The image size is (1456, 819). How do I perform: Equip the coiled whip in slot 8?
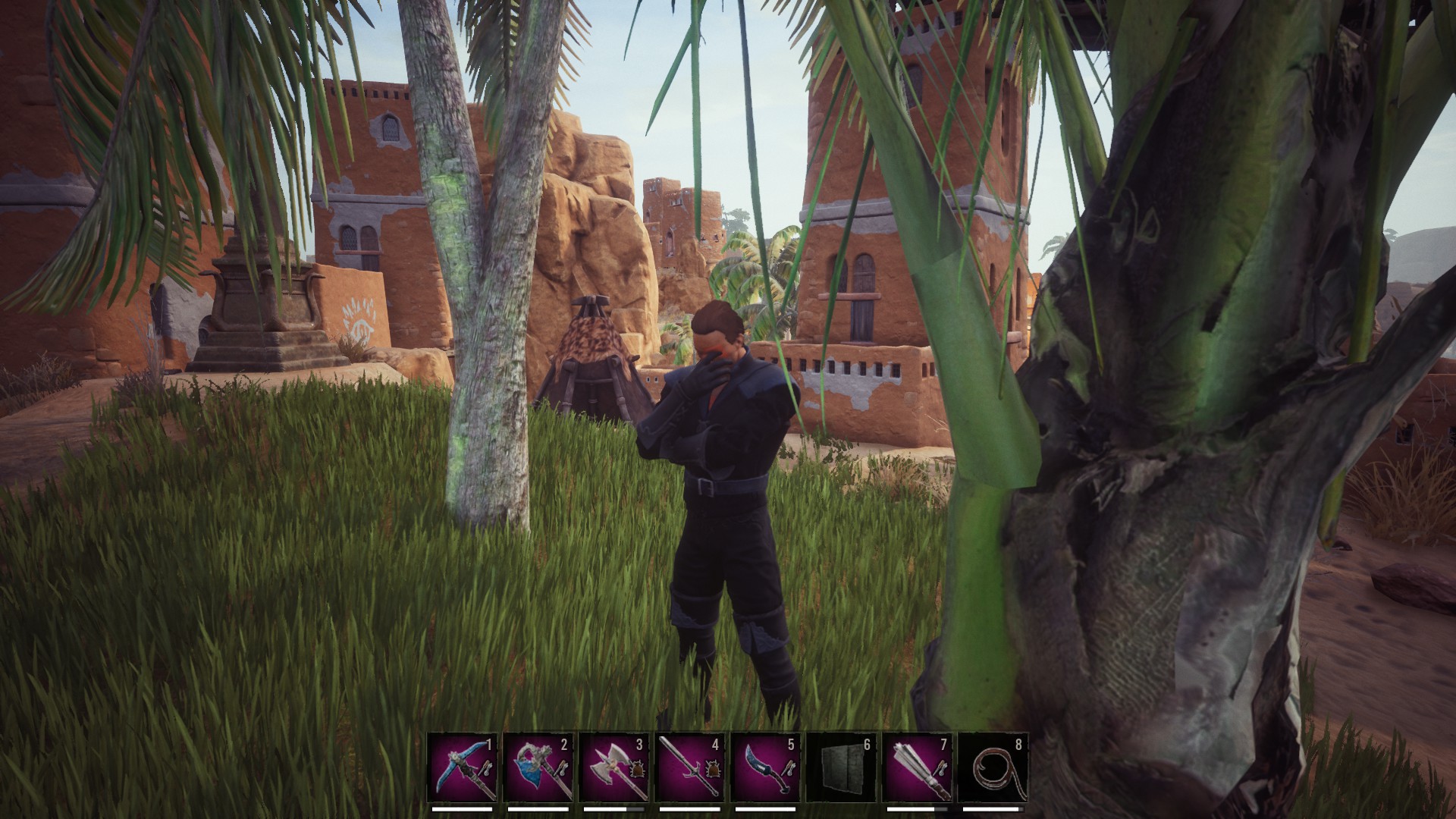[x=993, y=767]
